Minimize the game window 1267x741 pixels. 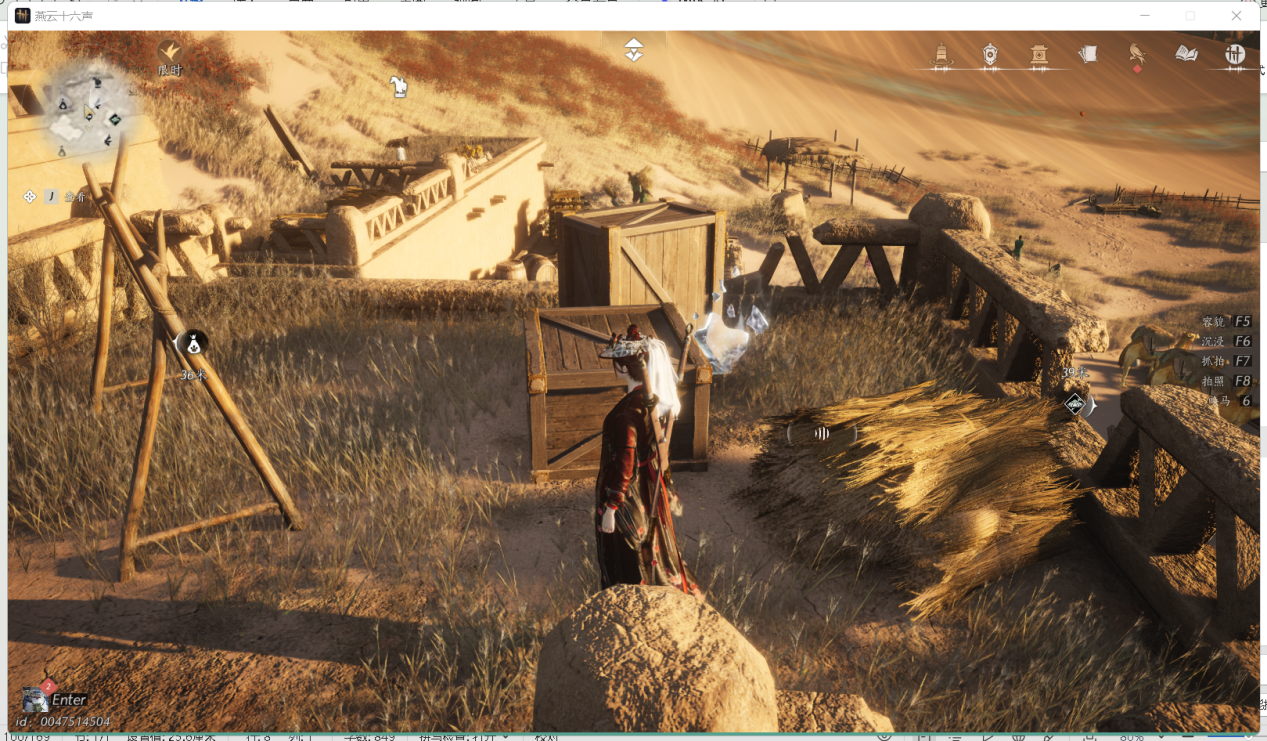coord(1145,16)
